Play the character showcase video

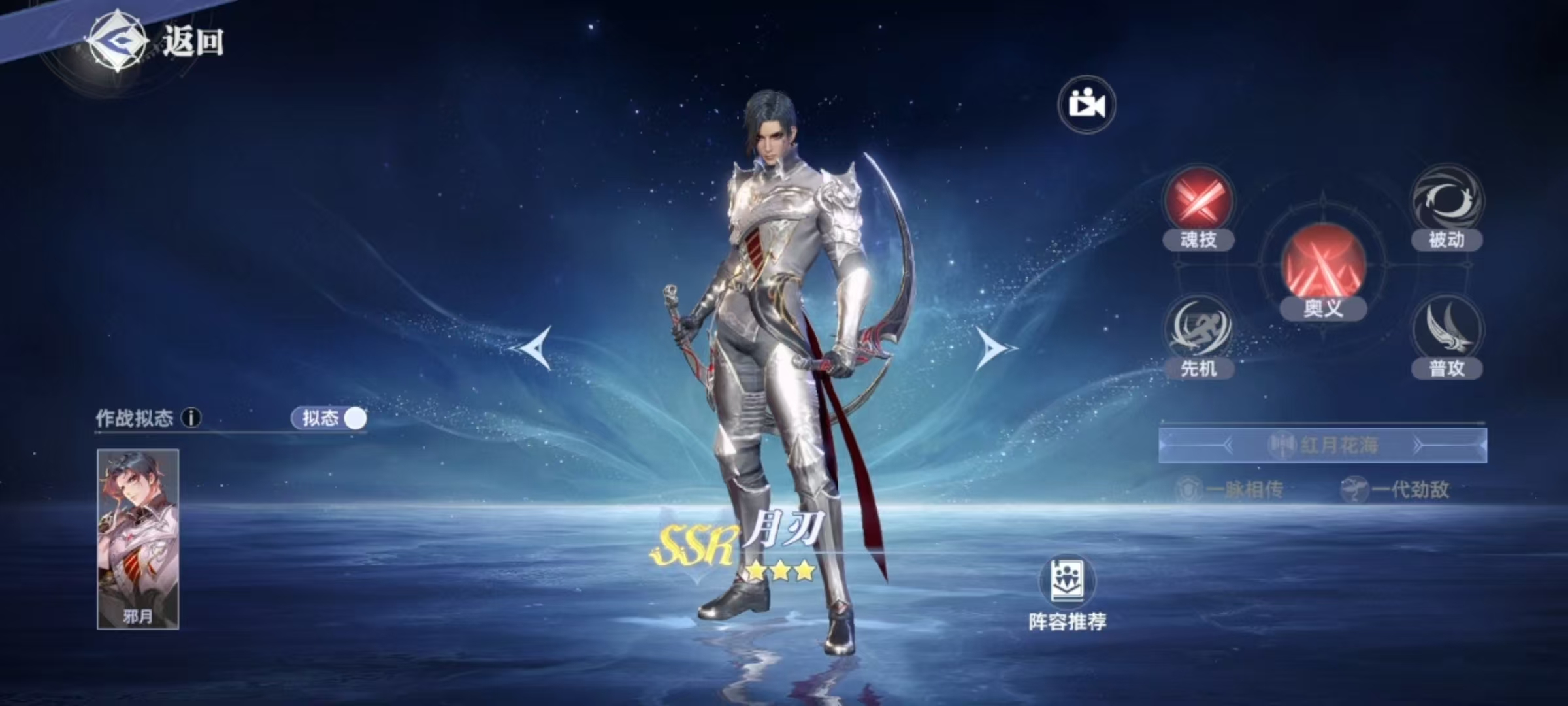(x=1087, y=105)
